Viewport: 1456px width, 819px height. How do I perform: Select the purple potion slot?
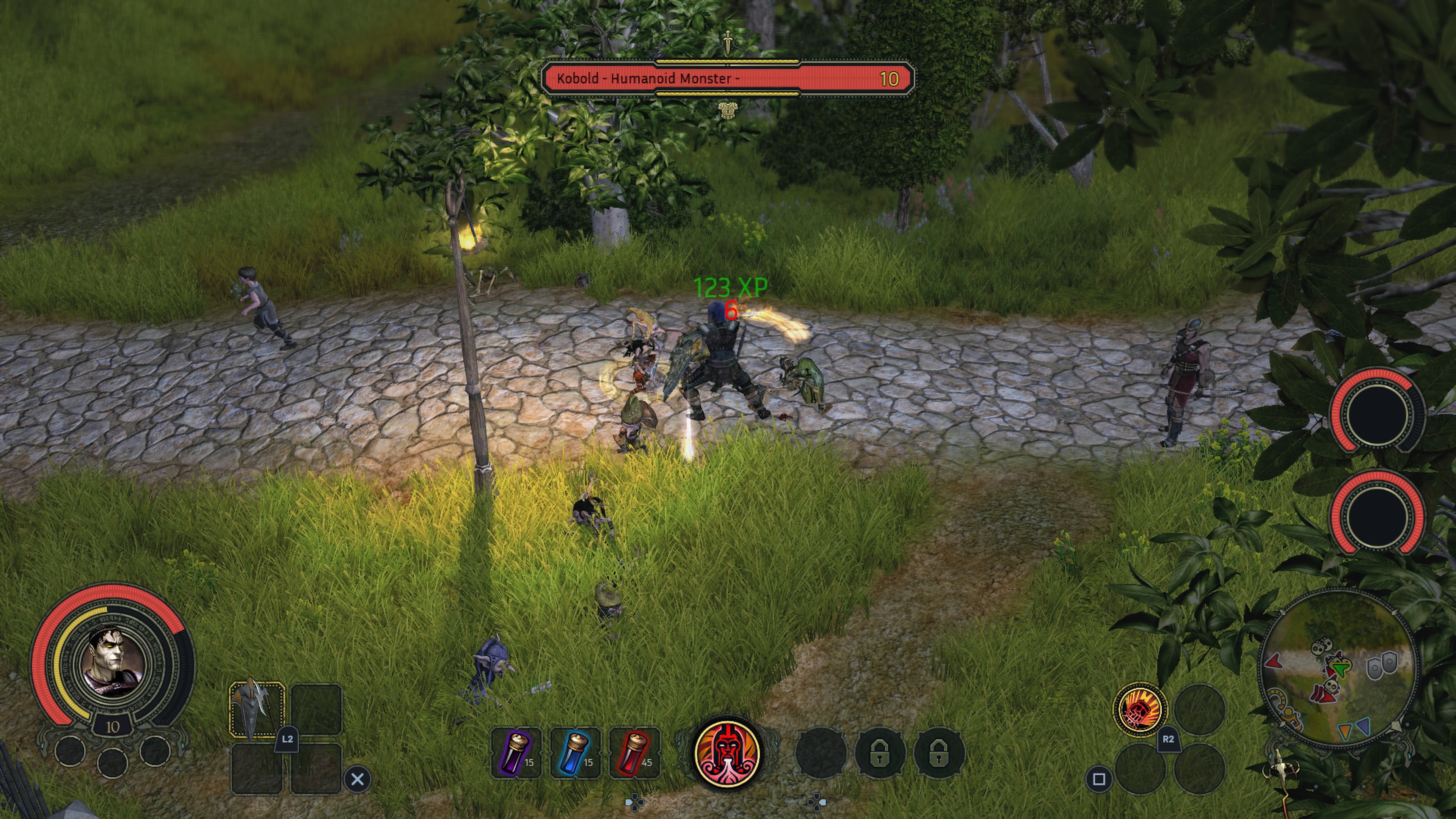[516, 753]
